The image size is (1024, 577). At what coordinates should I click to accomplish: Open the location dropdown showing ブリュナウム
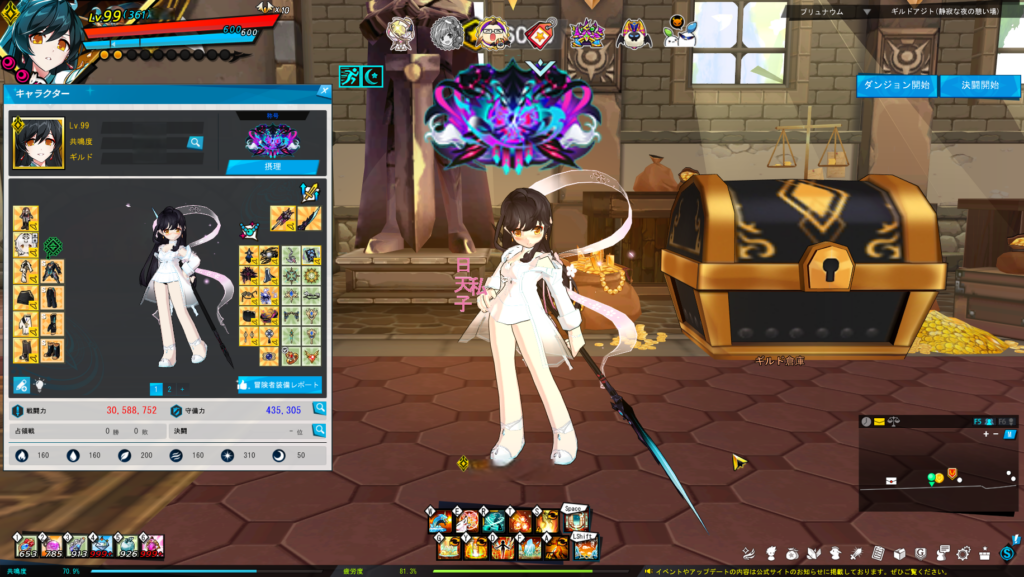(x=866, y=11)
